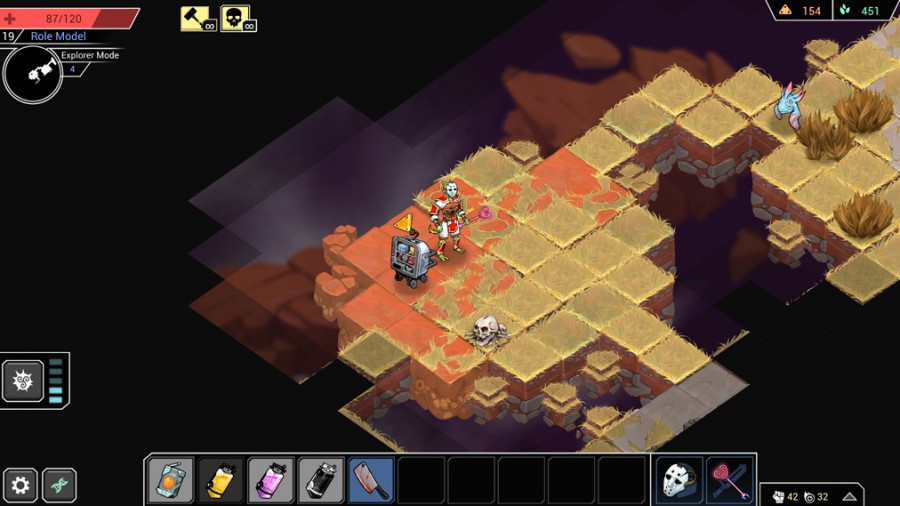Click the hammer status effect icon
900x506 pixels.
point(196,18)
